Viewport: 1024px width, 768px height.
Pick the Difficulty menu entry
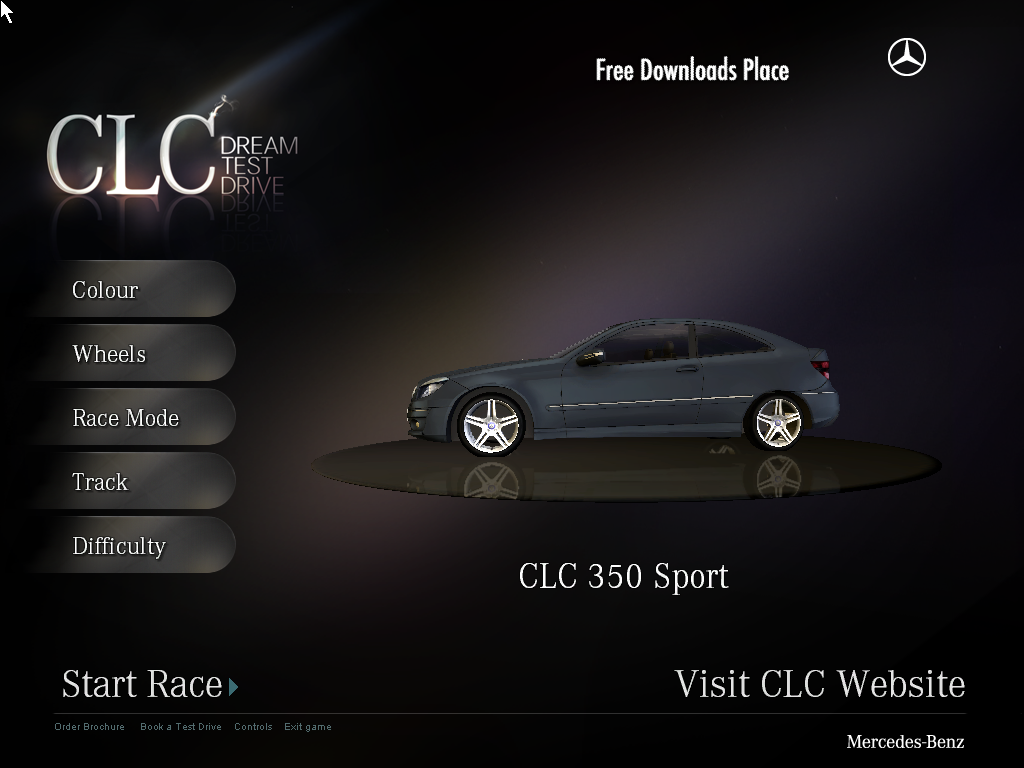pos(119,546)
